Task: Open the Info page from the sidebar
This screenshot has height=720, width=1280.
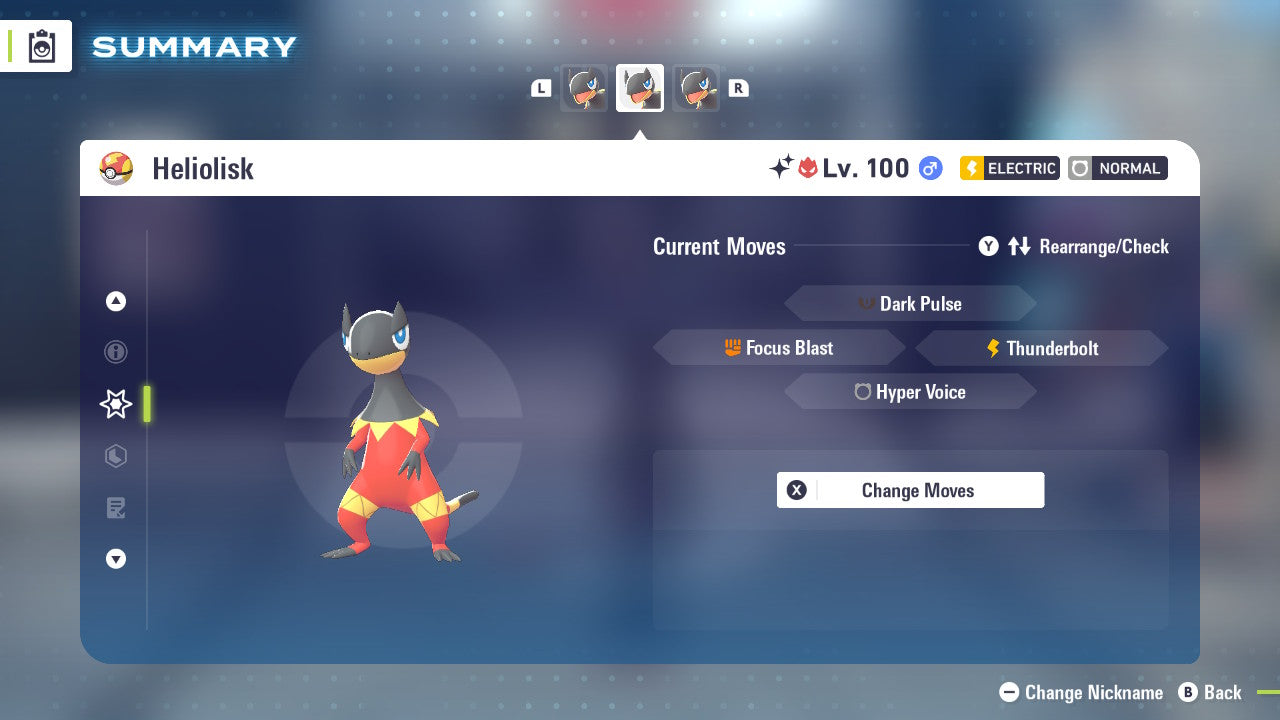Action: tap(115, 352)
